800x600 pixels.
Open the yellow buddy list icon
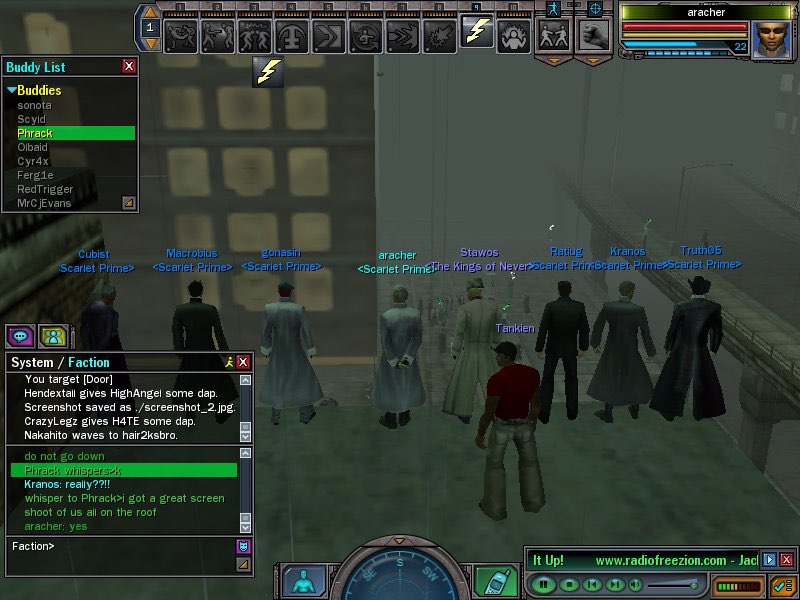click(x=52, y=336)
